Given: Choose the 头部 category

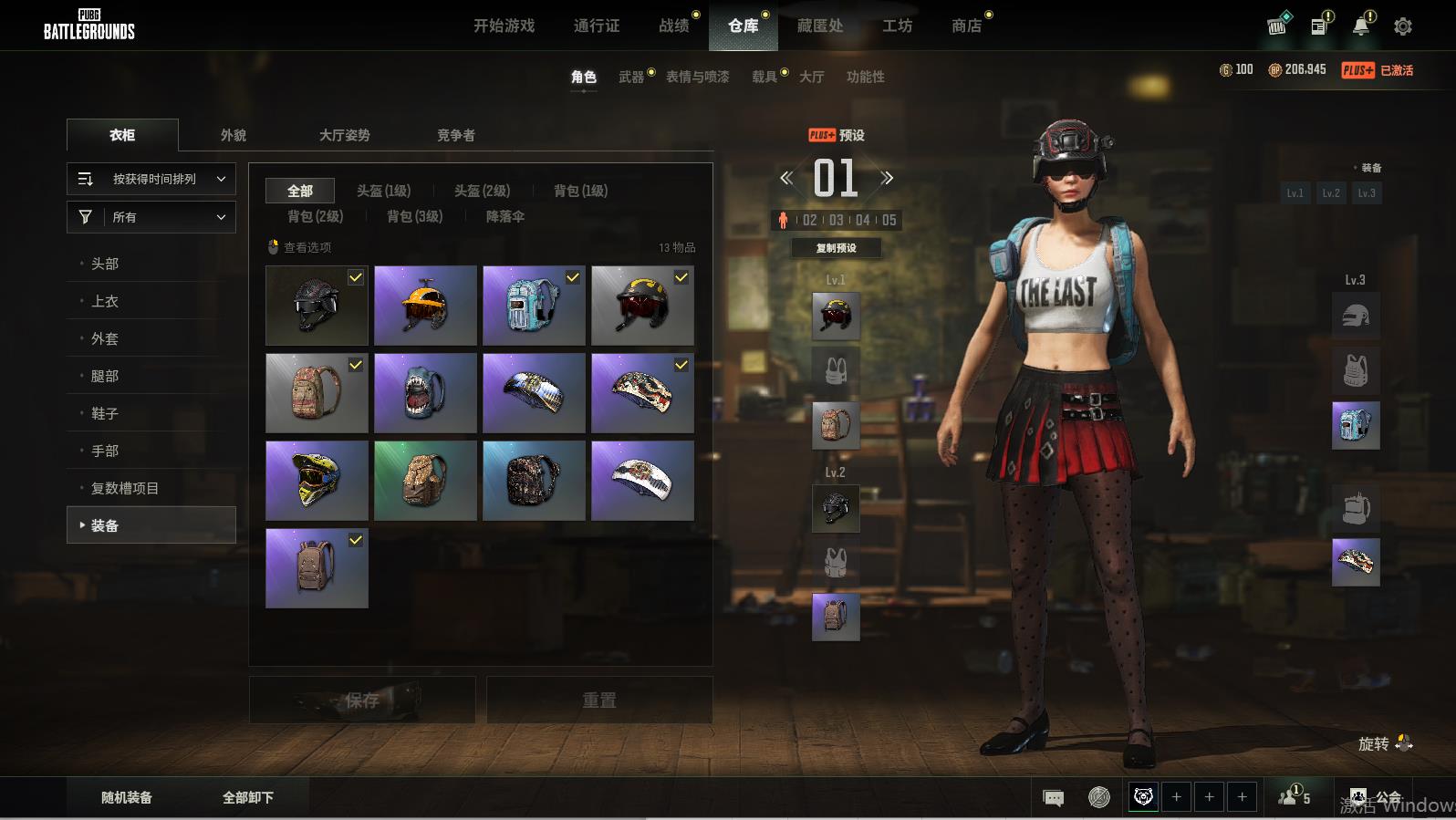Looking at the screenshot, I should 105,264.
